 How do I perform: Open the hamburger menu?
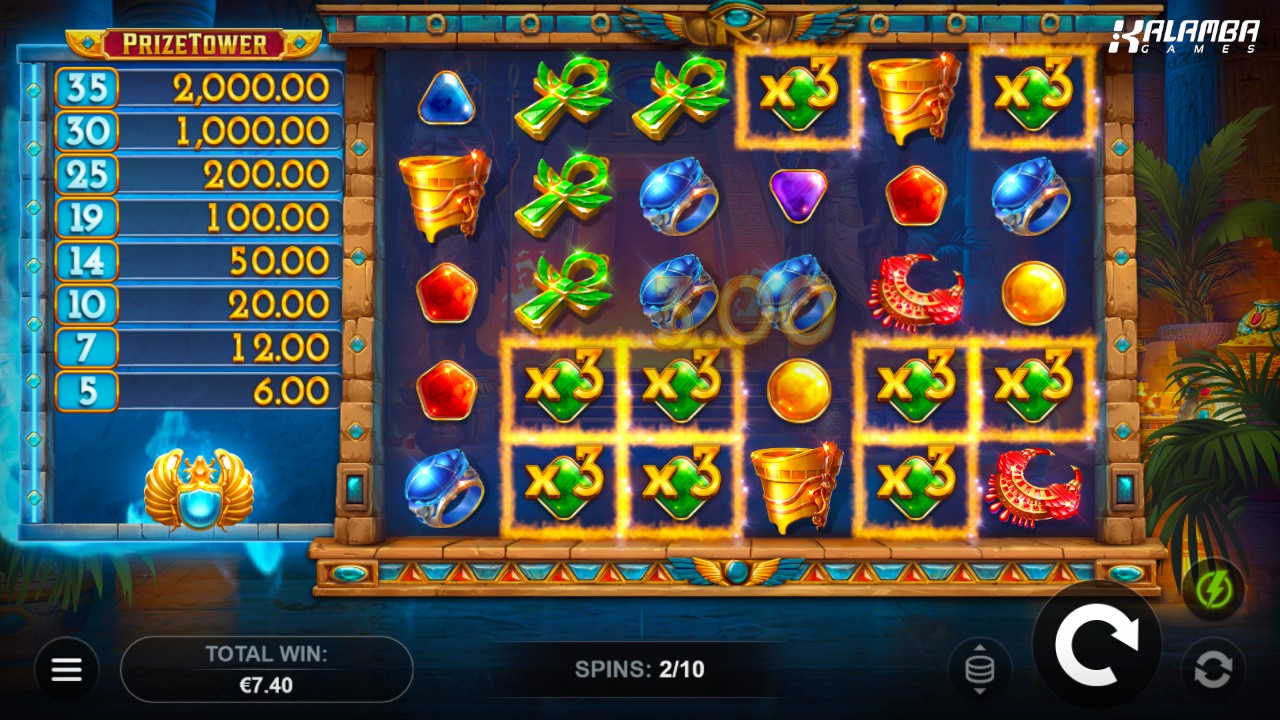coord(67,669)
